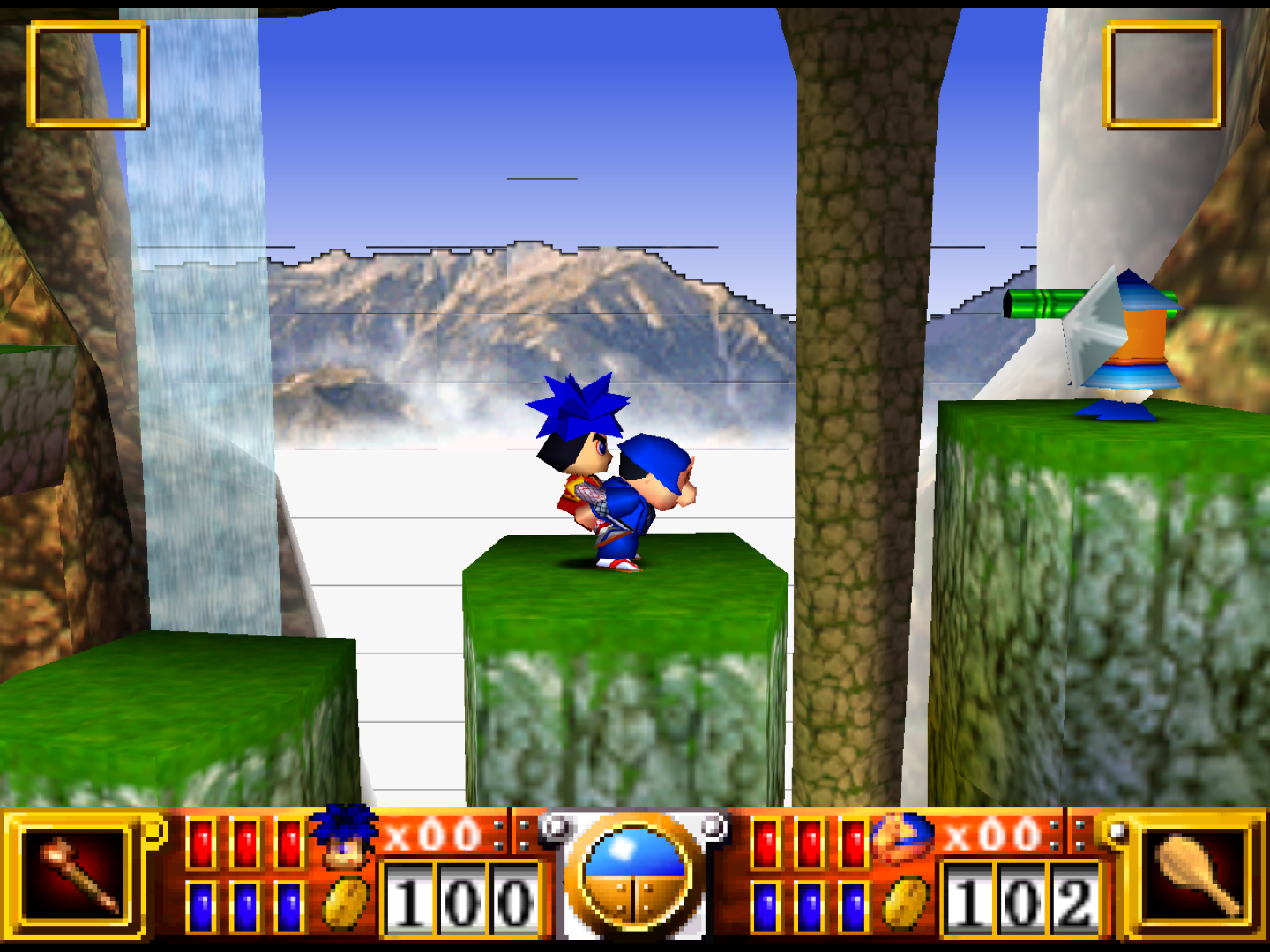The width and height of the screenshot is (1270, 952).
Task: Open the silver rivet latch beside the clock dial
Action: coord(556,829)
